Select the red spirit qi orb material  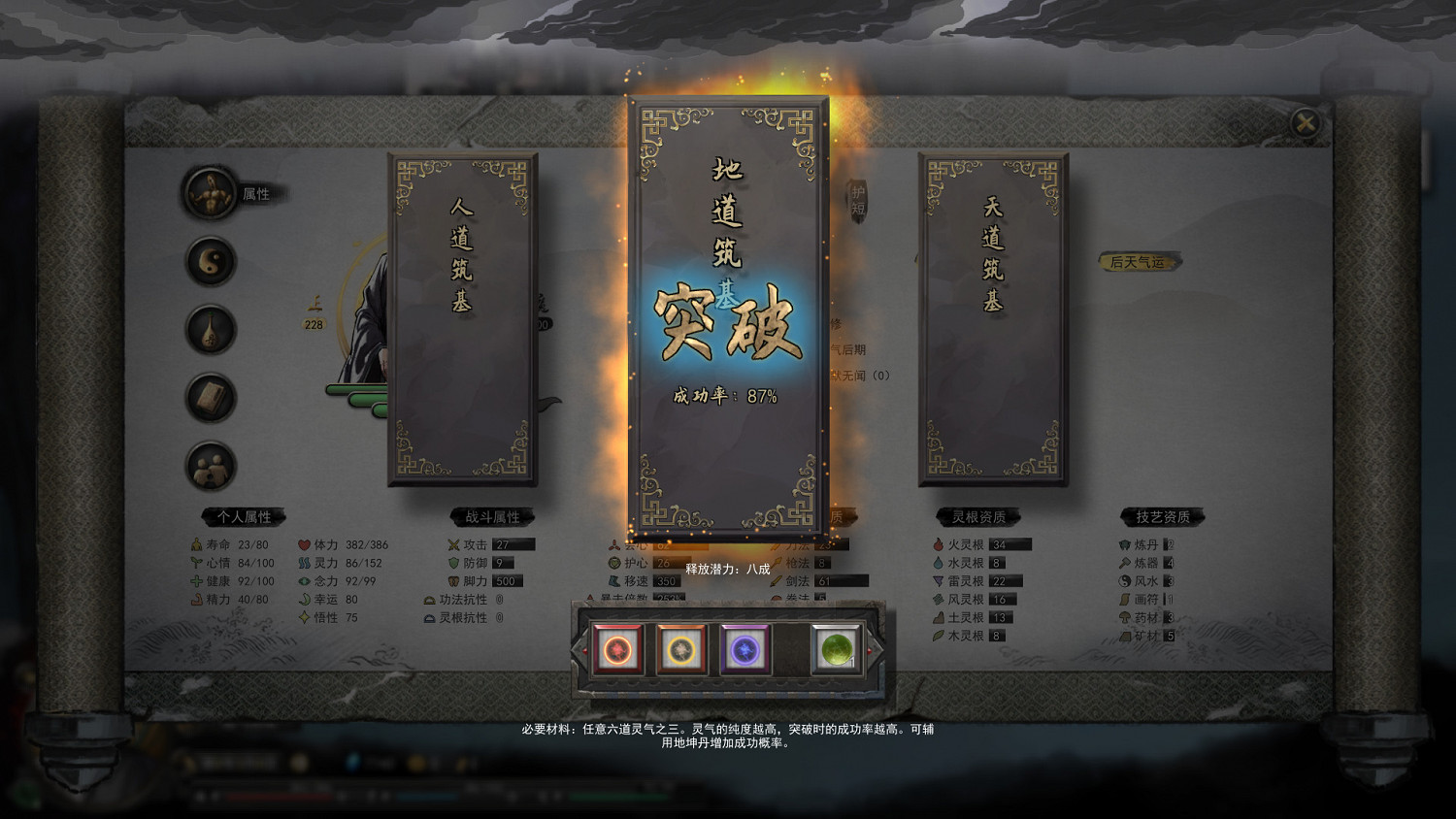[x=618, y=648]
